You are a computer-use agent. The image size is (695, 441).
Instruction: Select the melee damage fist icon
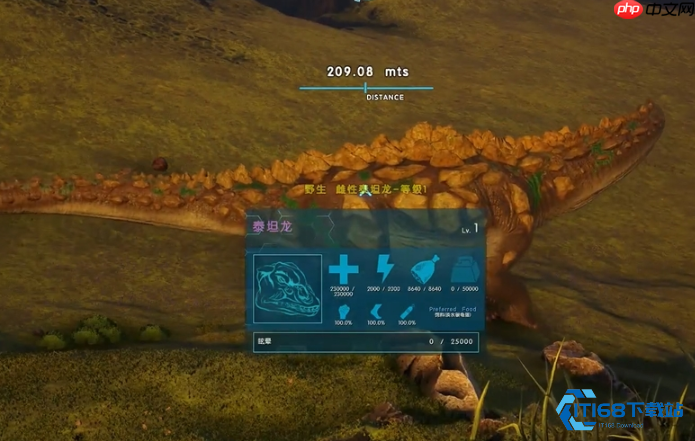tap(343, 311)
